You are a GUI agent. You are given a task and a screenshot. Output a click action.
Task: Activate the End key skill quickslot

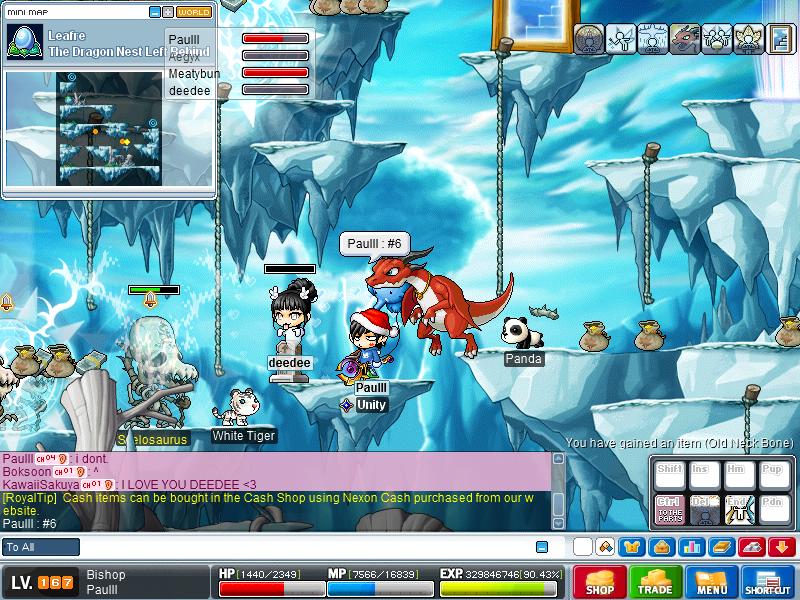[x=739, y=508]
